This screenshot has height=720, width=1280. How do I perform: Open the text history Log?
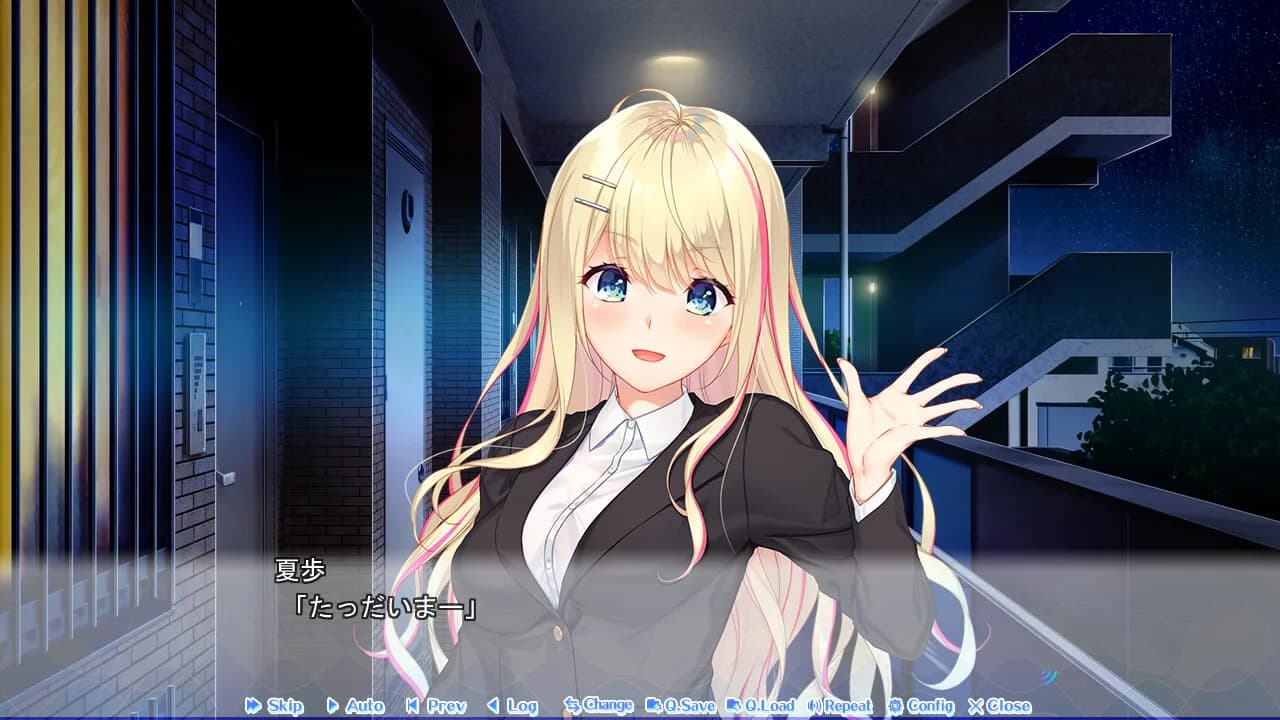tap(518, 706)
